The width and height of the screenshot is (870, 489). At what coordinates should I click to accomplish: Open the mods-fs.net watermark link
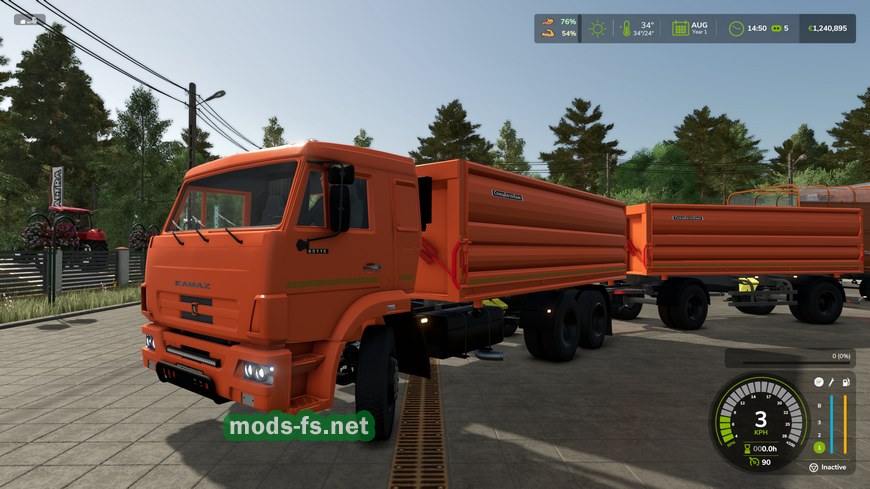(298, 427)
